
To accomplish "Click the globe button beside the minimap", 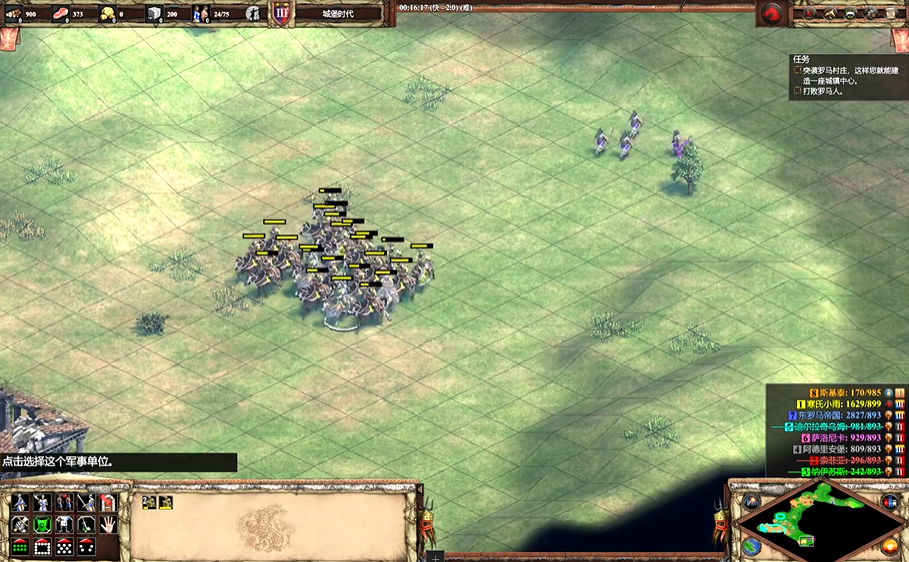I will point(751,546).
